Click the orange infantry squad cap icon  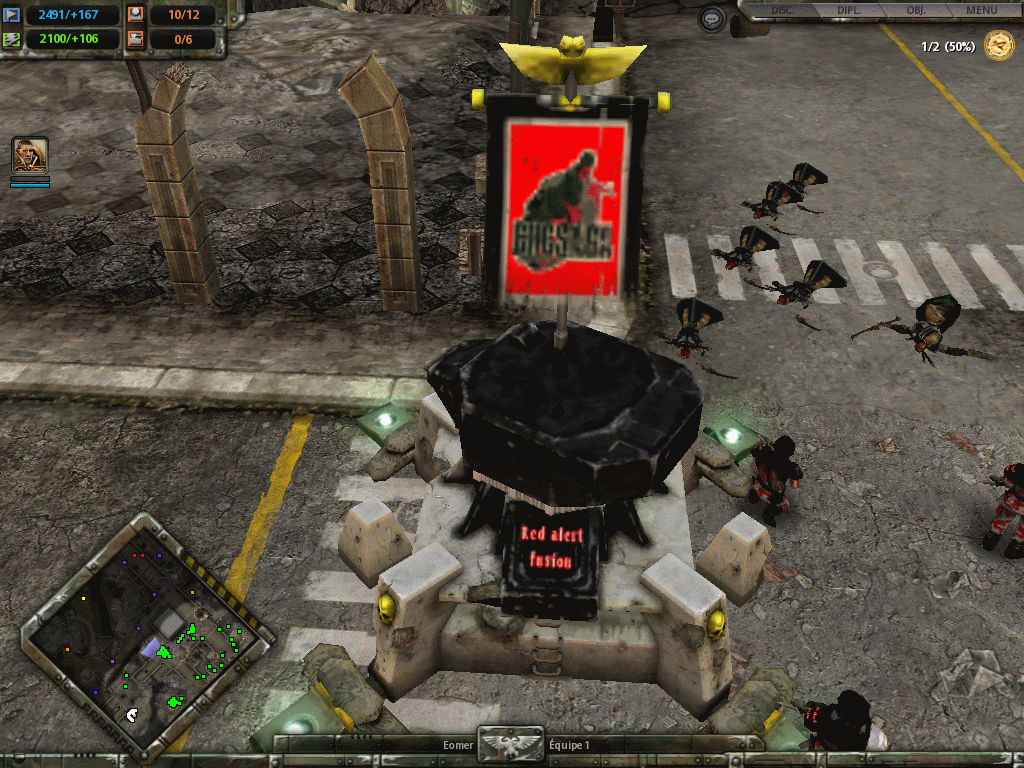point(136,15)
